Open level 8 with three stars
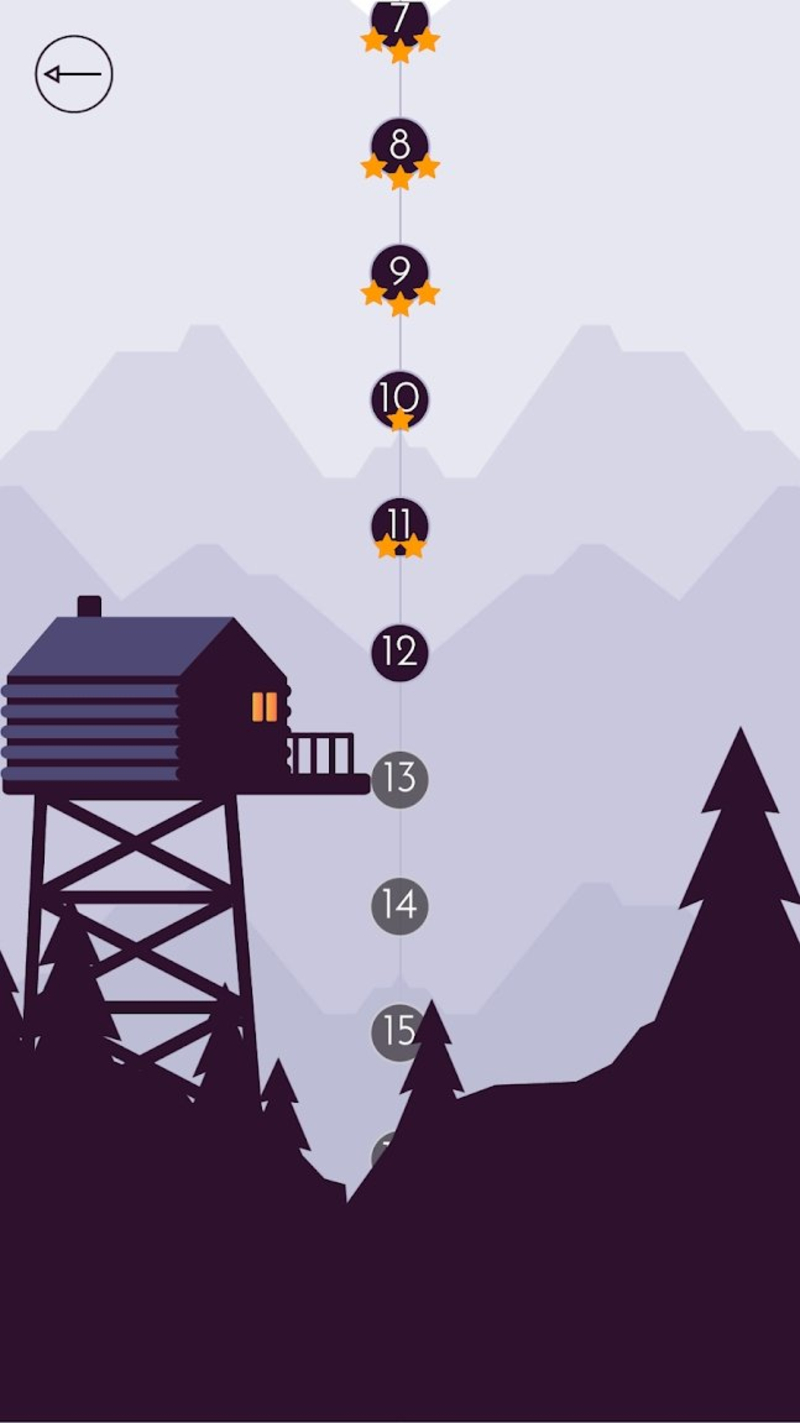 400,147
